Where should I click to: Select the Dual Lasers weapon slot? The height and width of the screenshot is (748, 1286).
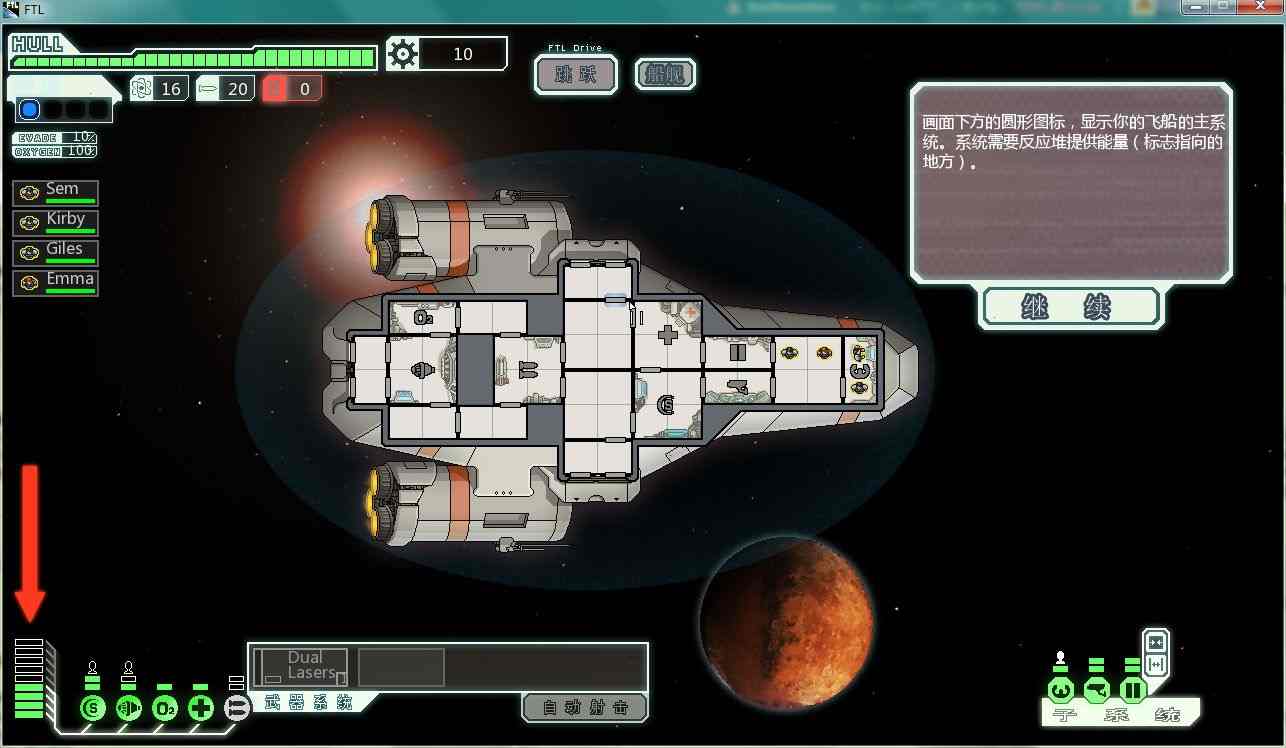[300, 667]
